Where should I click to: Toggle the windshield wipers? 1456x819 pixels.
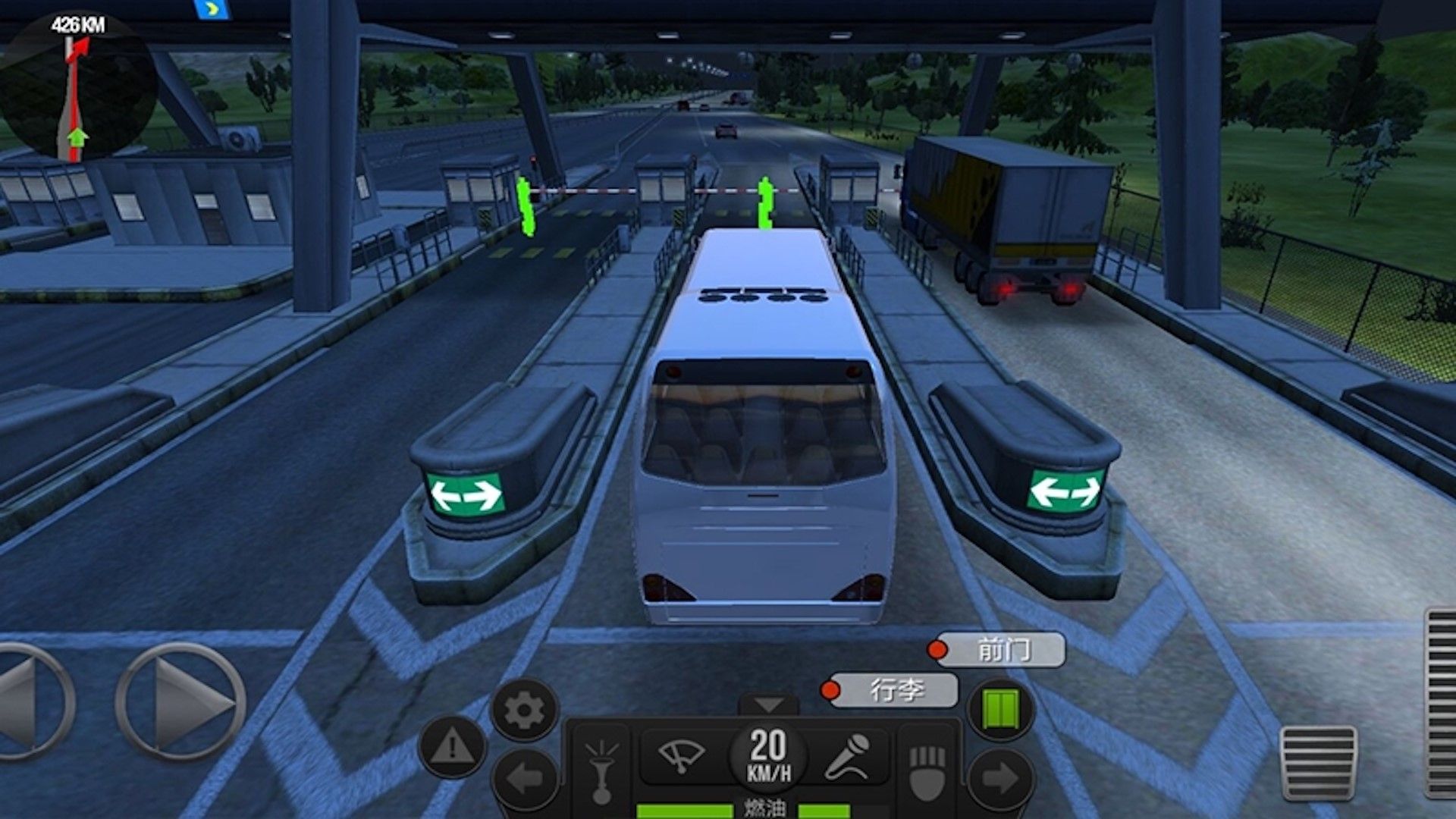[x=681, y=755]
